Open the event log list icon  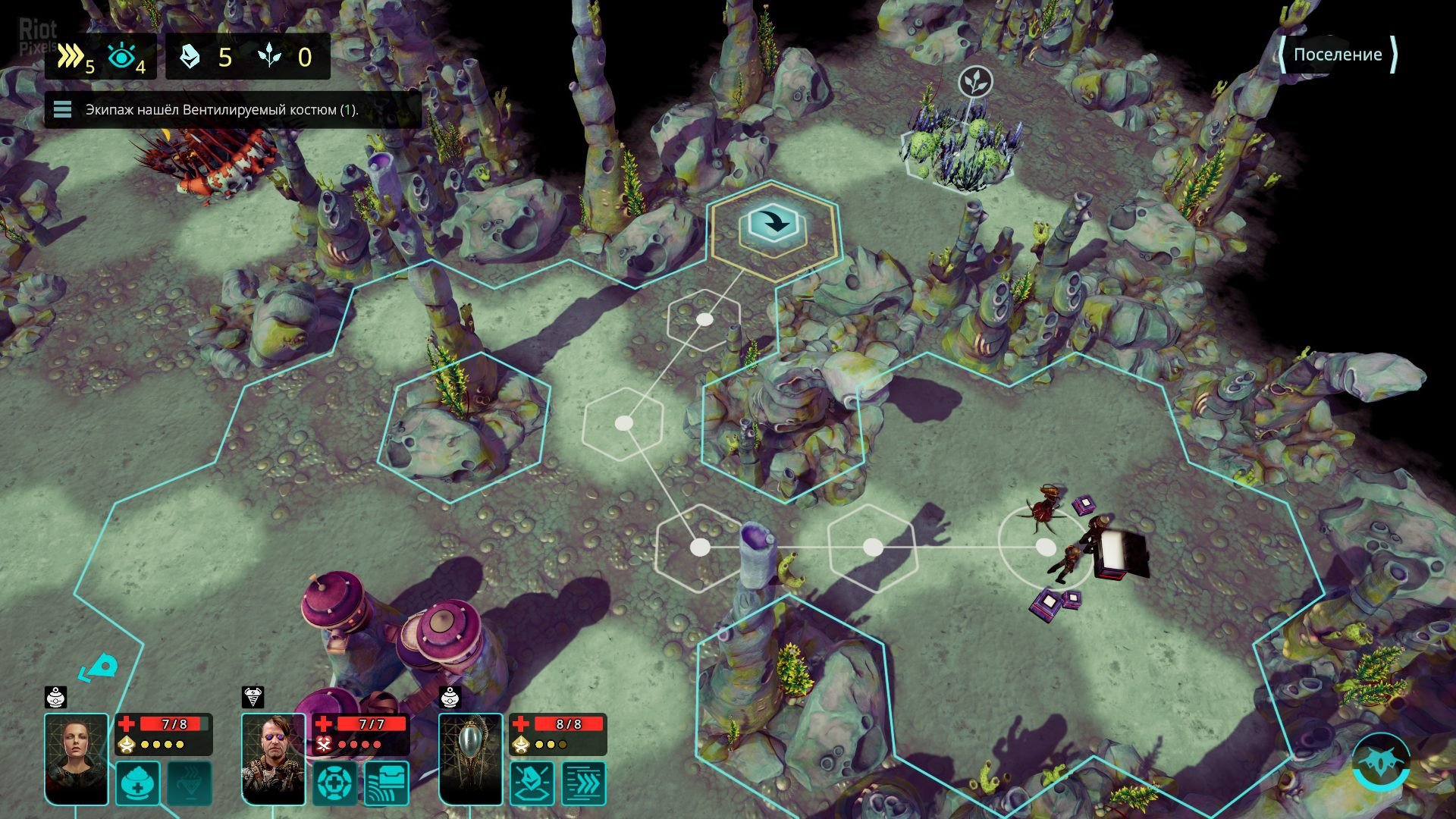click(62, 111)
